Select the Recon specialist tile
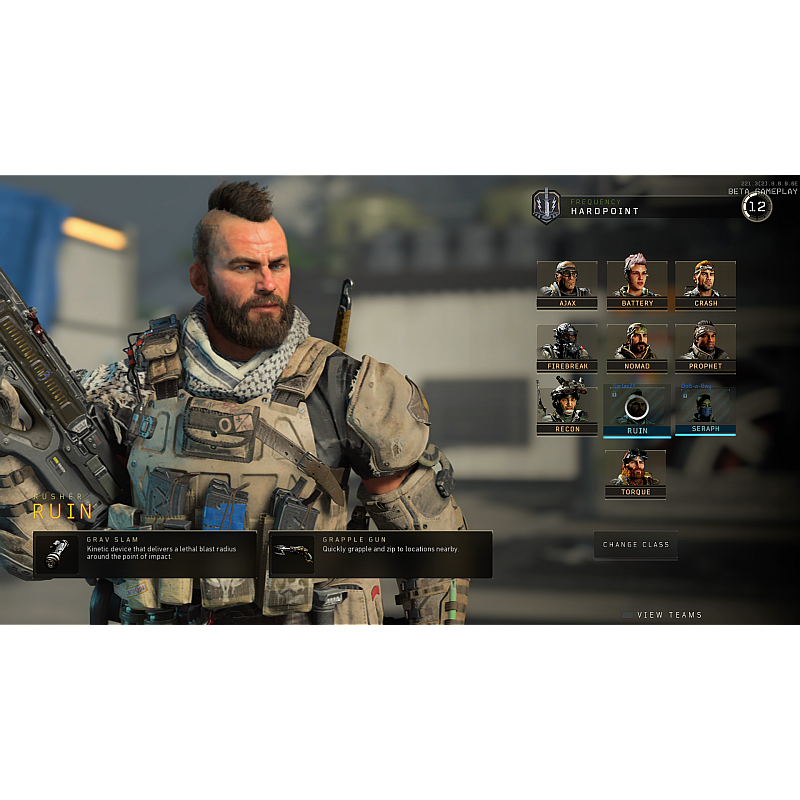Screen dimensions: 800x800 coord(567,410)
